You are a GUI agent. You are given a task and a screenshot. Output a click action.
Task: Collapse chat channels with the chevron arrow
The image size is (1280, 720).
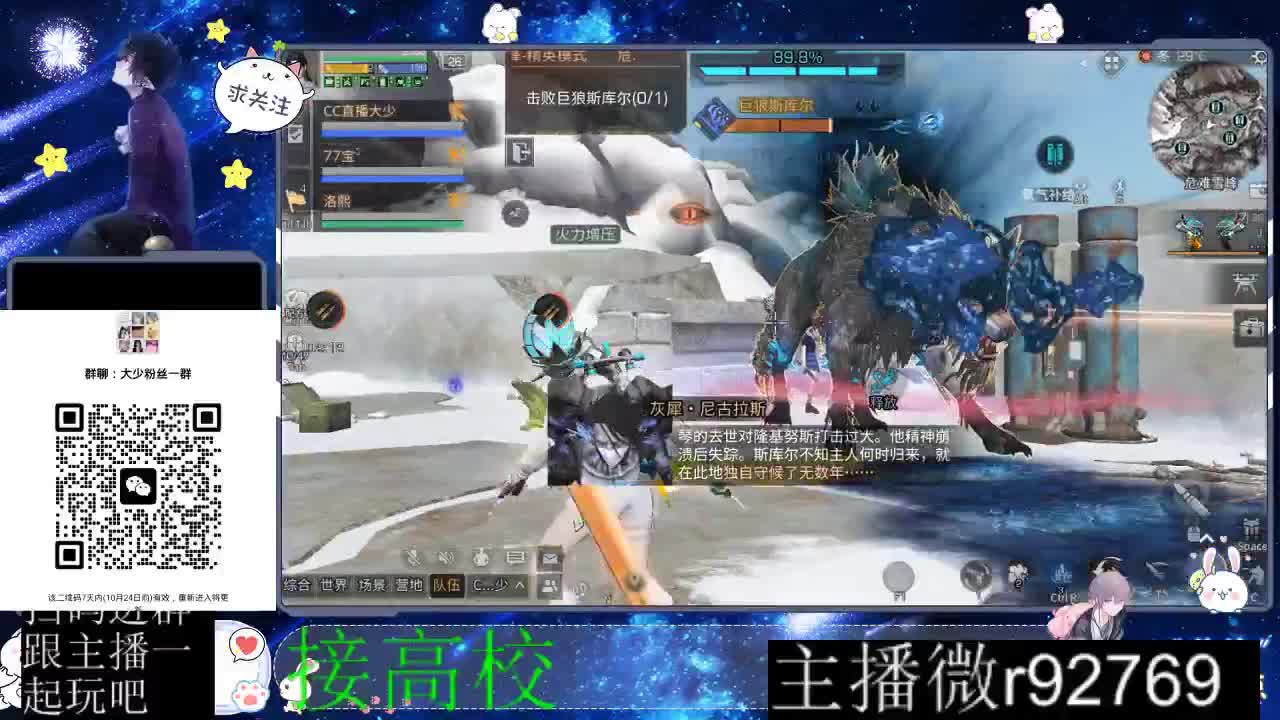(x=518, y=584)
